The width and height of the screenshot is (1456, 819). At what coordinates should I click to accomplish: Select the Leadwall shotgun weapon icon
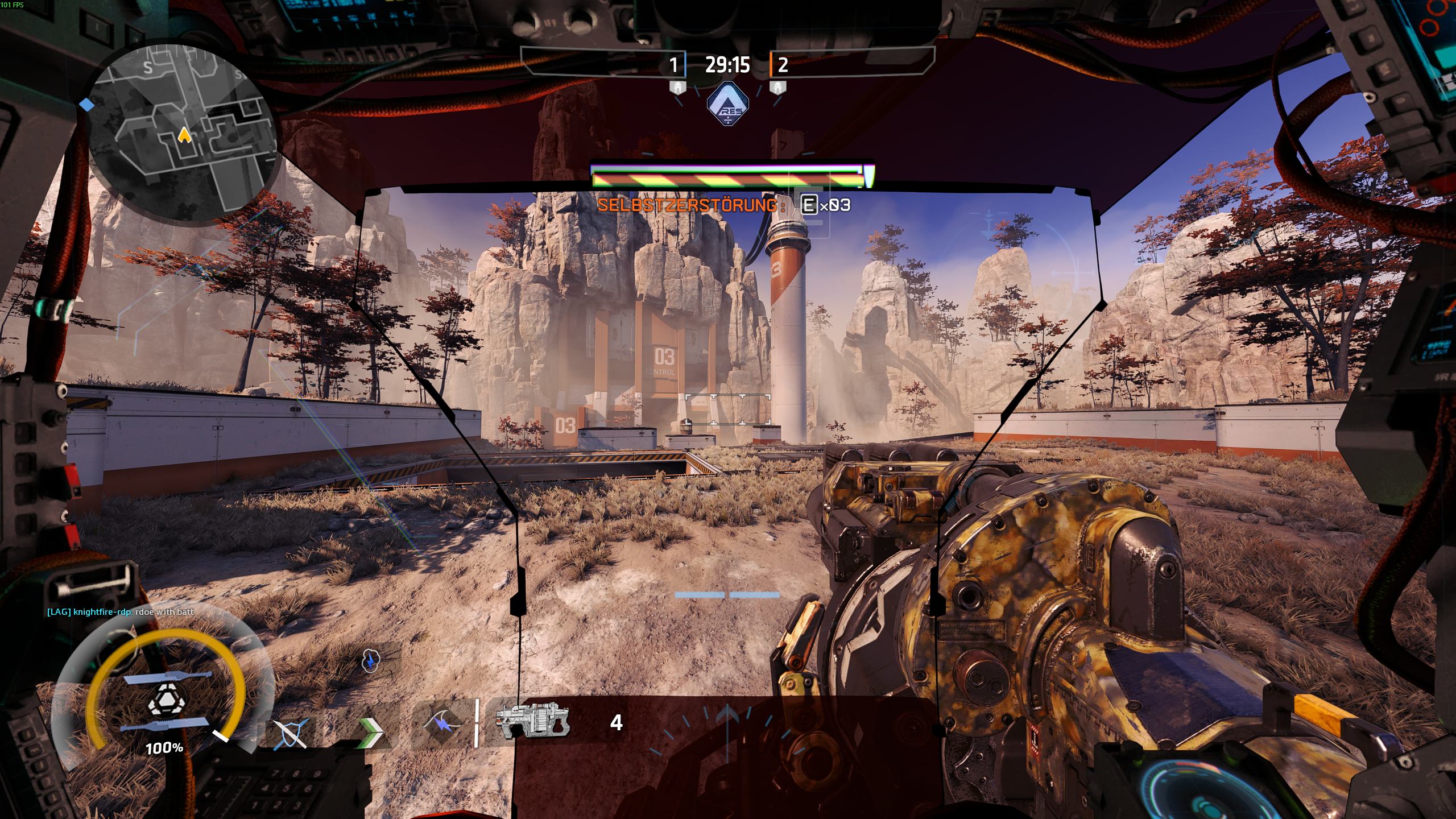pyautogui.click(x=532, y=721)
